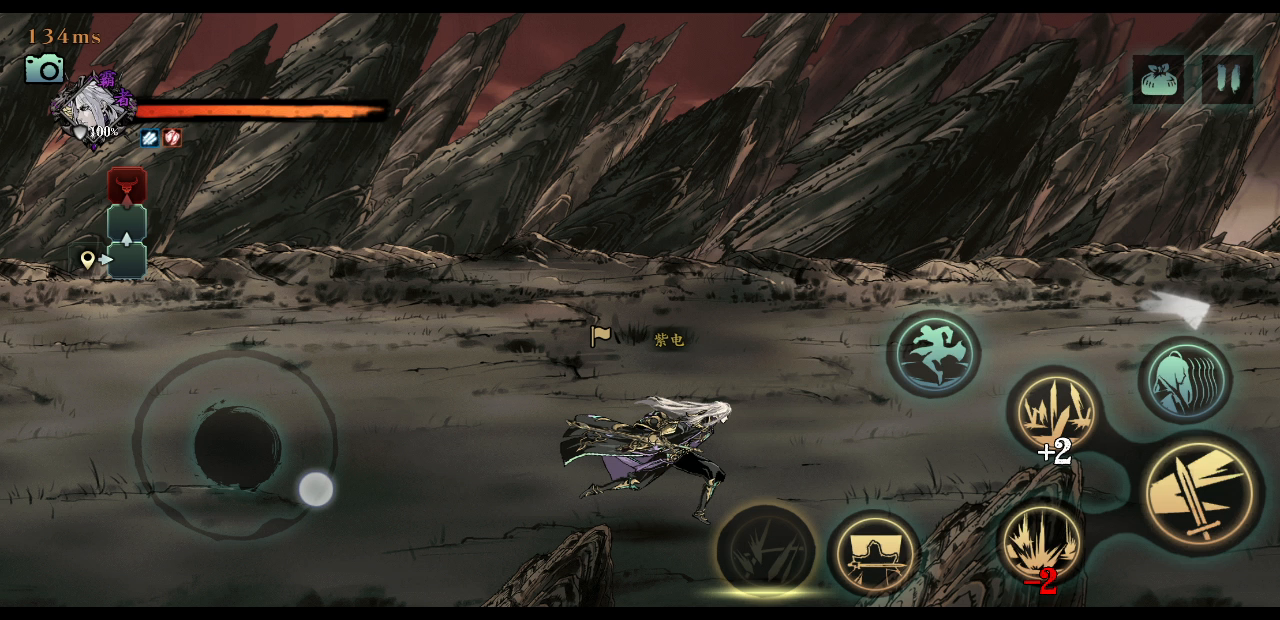Image resolution: width=1280 pixels, height=620 pixels.
Task: Cast the ground burst skill marked -2
Action: coord(1041,541)
